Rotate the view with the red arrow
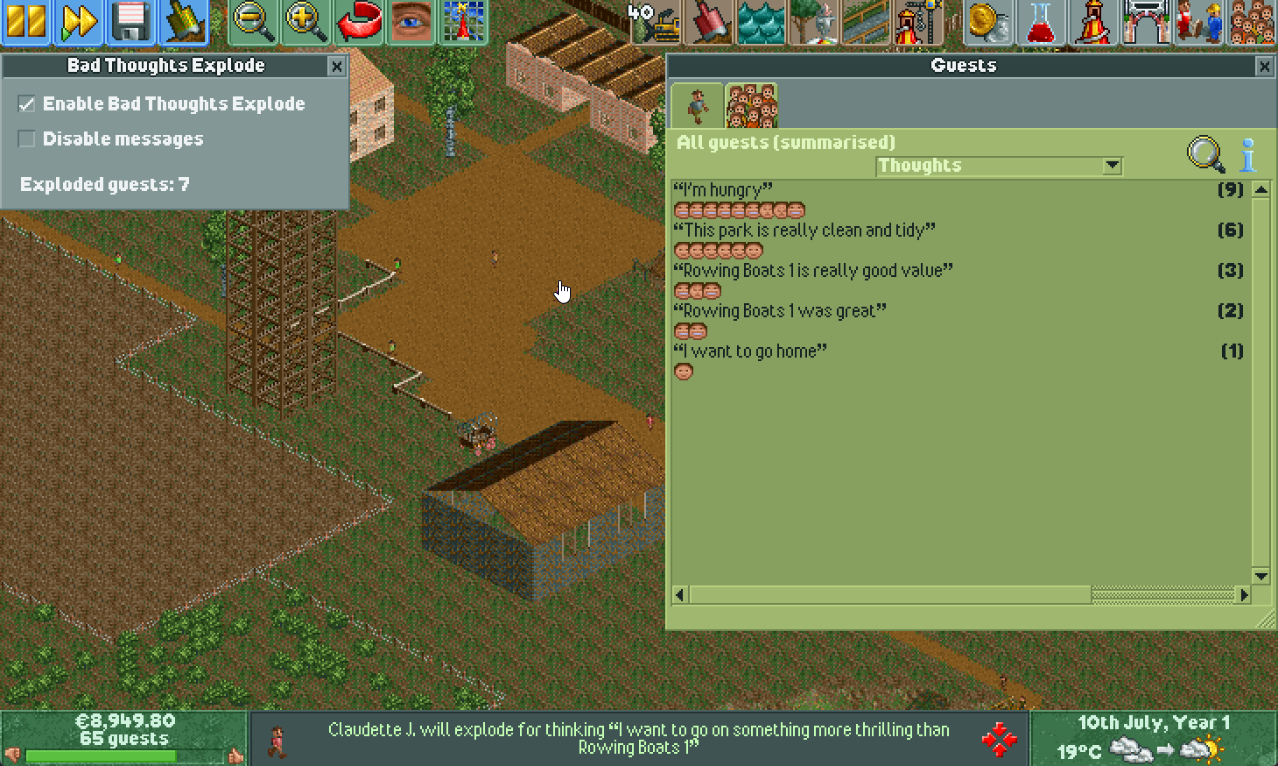This screenshot has height=766, width=1278. (359, 22)
